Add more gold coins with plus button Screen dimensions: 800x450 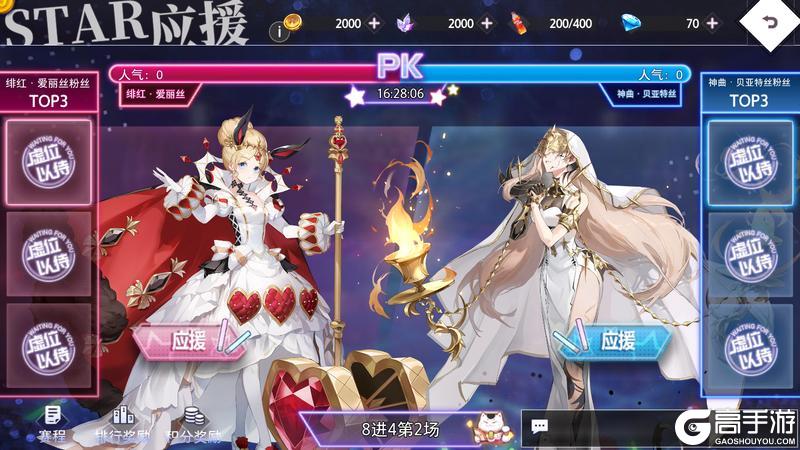[374, 23]
